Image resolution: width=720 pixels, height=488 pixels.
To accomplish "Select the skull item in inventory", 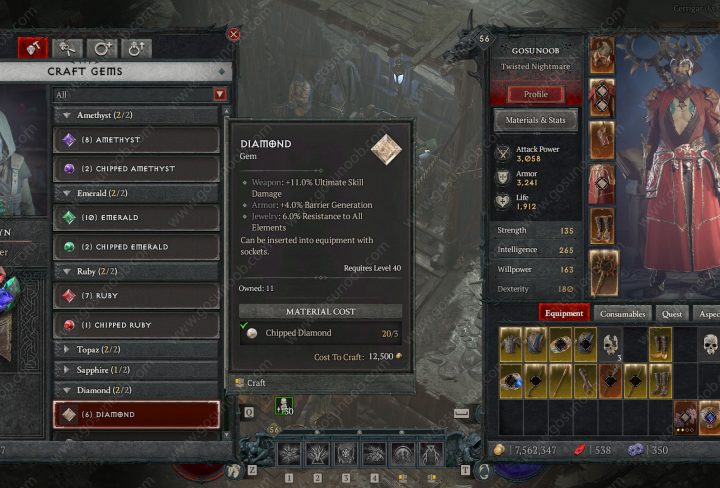I will pos(610,345).
